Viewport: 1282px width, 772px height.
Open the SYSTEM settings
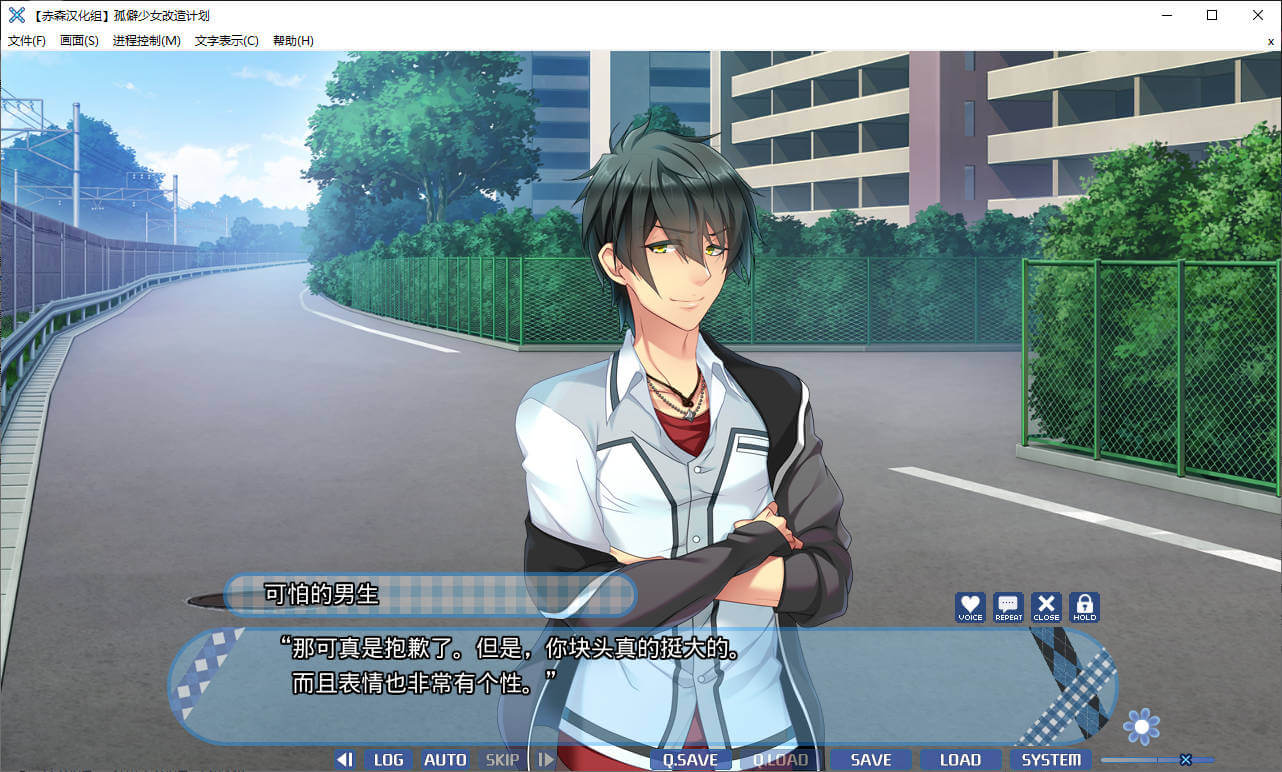(x=1051, y=760)
